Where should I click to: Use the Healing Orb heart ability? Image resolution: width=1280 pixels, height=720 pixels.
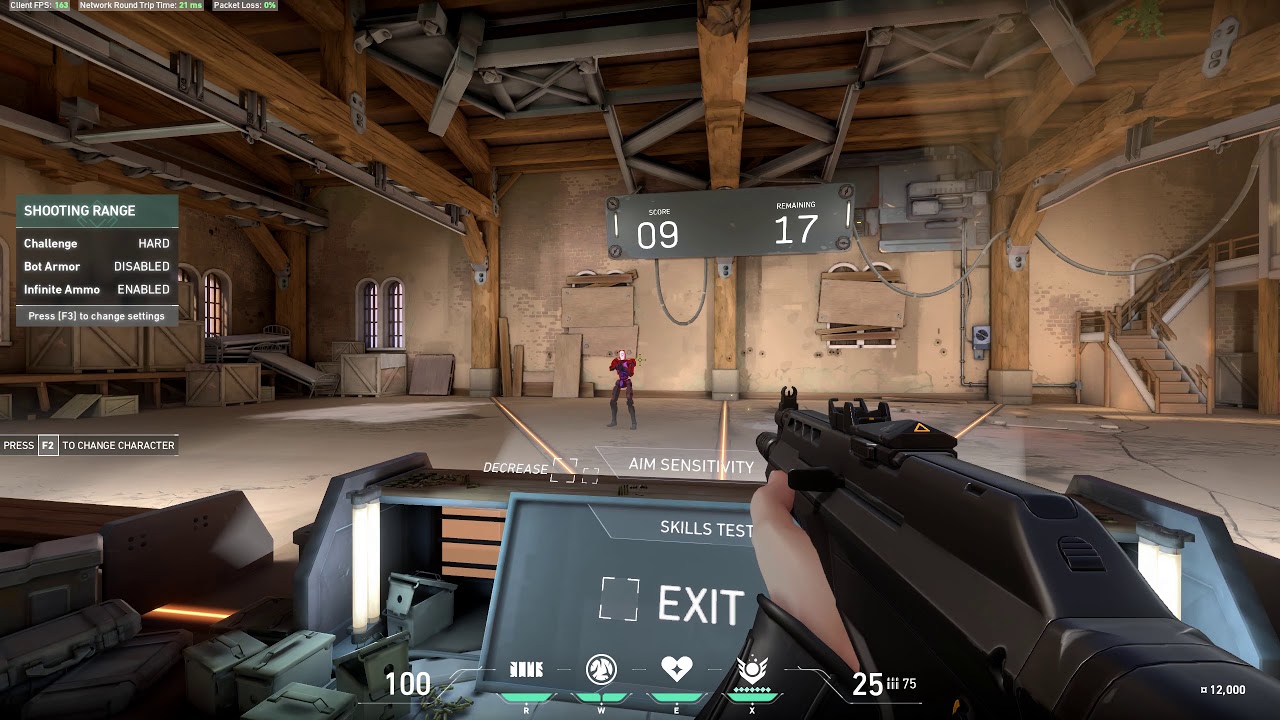(x=676, y=669)
